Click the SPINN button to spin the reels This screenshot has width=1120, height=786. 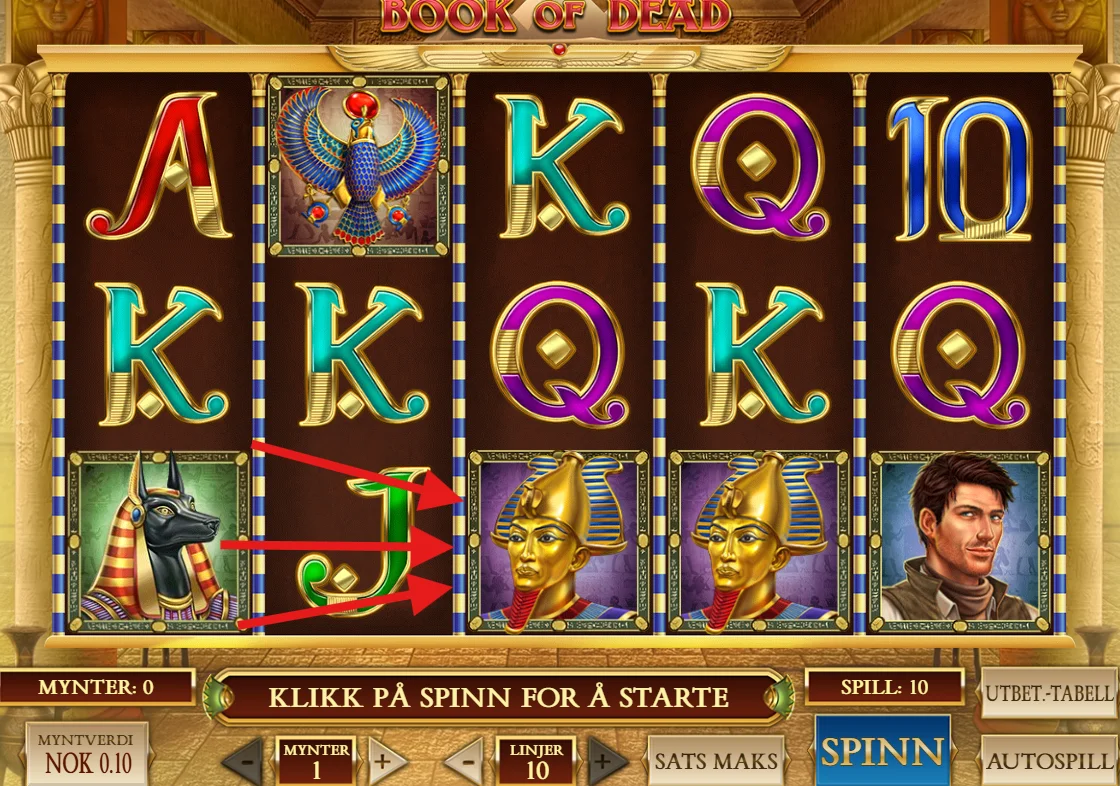pos(882,752)
